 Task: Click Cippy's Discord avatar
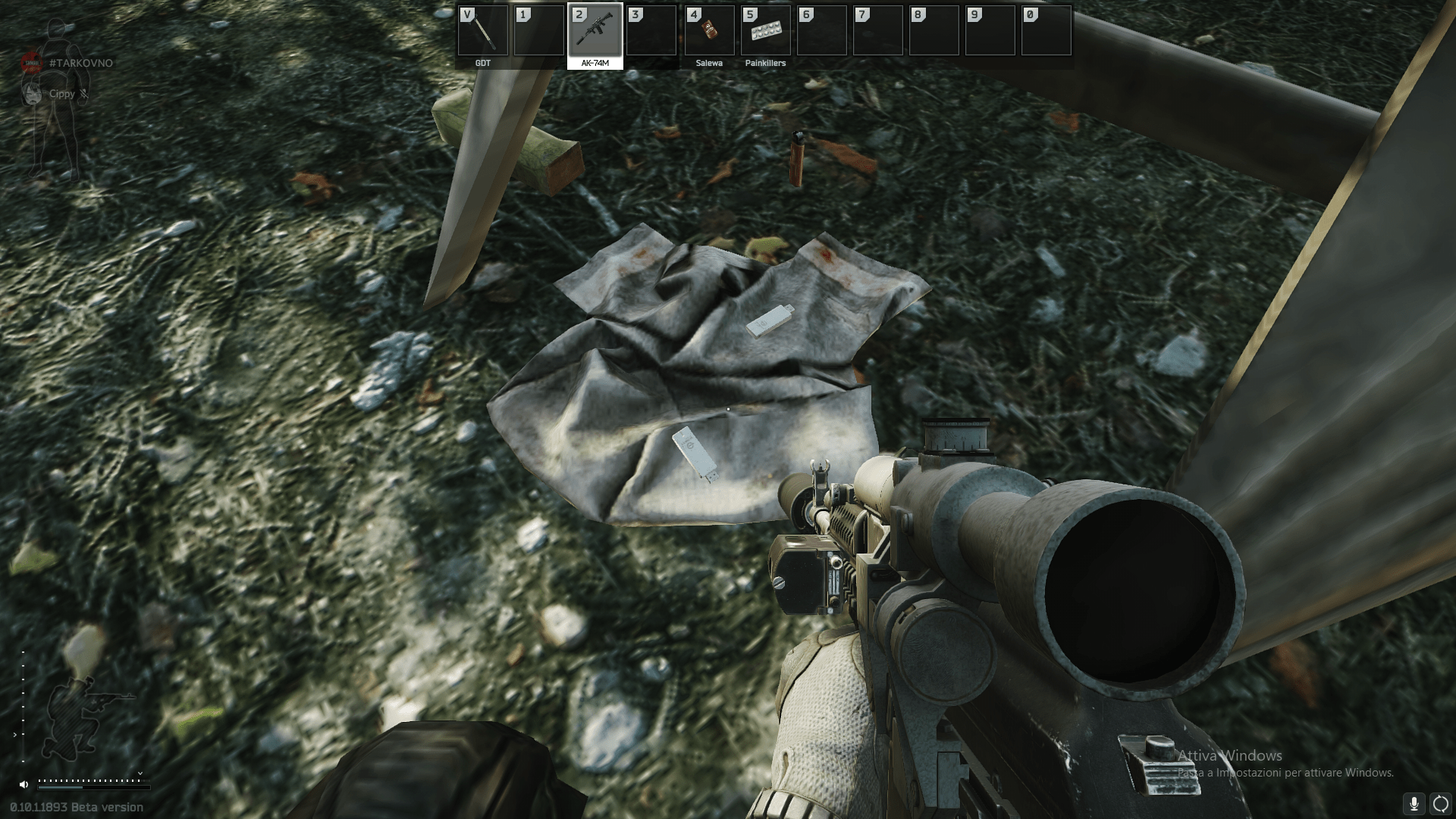pos(32,94)
